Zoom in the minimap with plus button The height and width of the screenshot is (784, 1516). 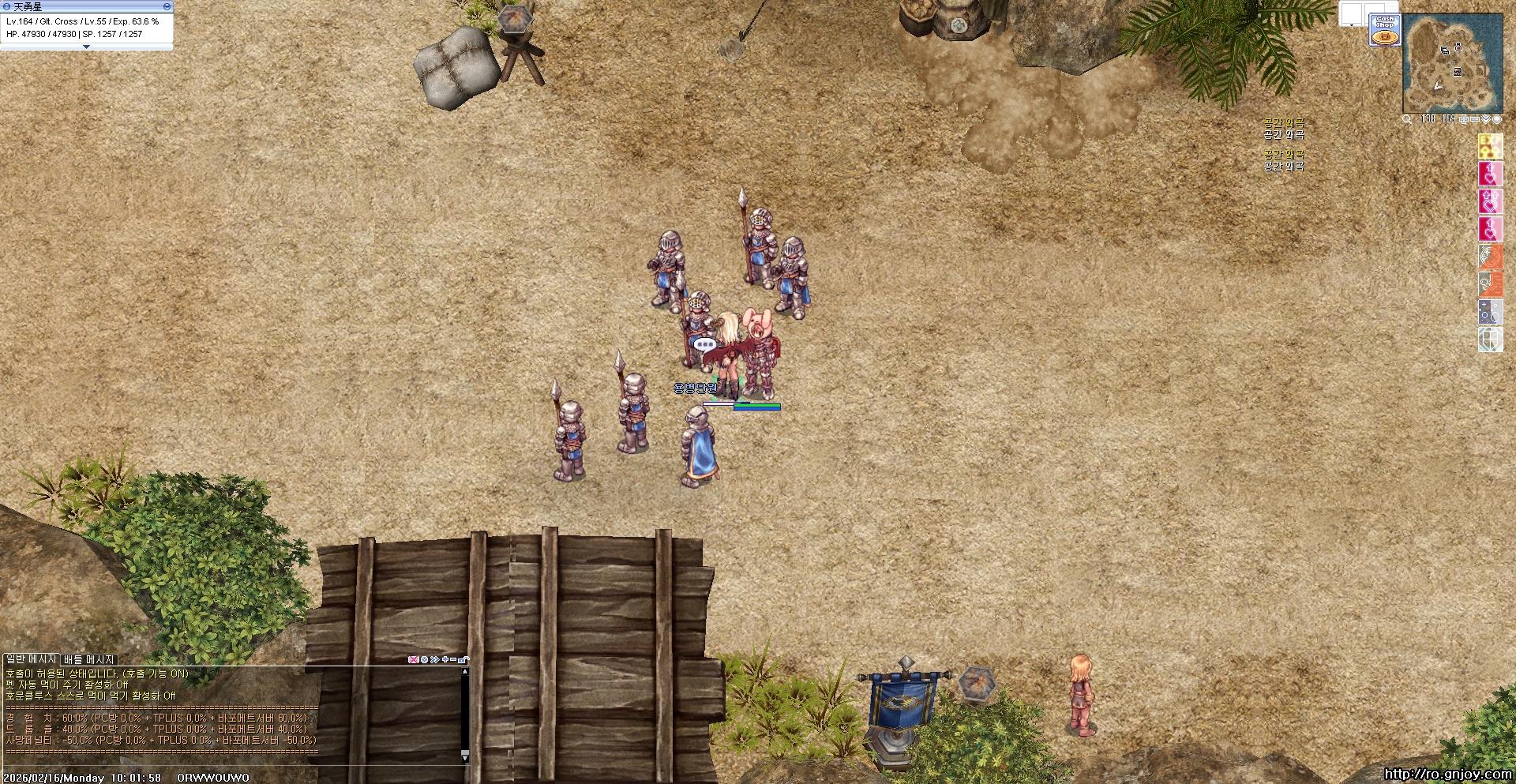tap(1463, 119)
